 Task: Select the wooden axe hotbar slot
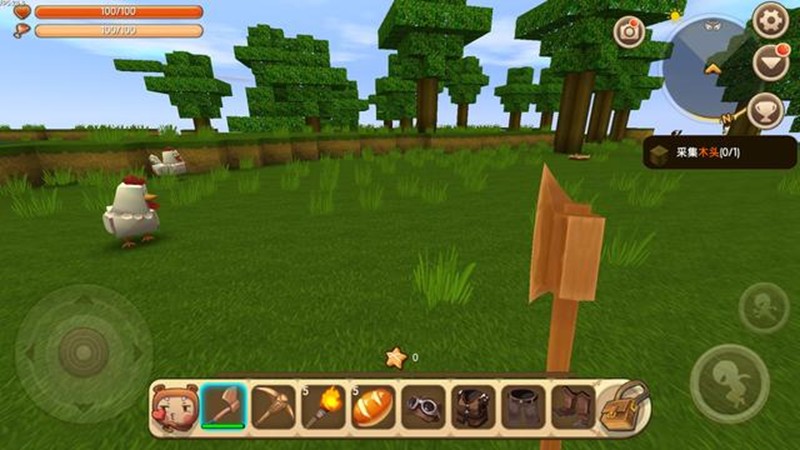click(223, 406)
